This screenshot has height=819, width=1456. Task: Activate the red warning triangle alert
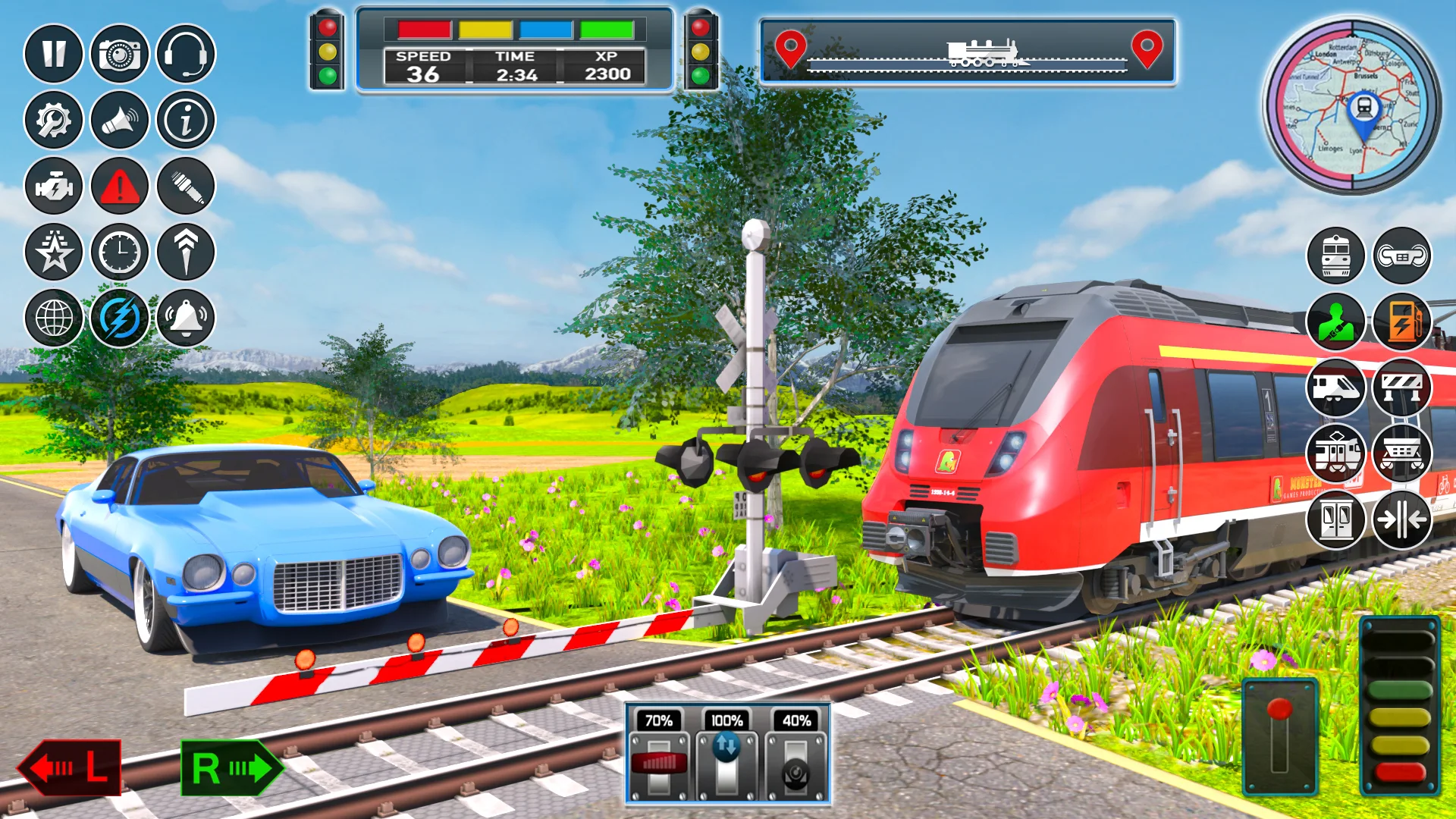pyautogui.click(x=120, y=186)
